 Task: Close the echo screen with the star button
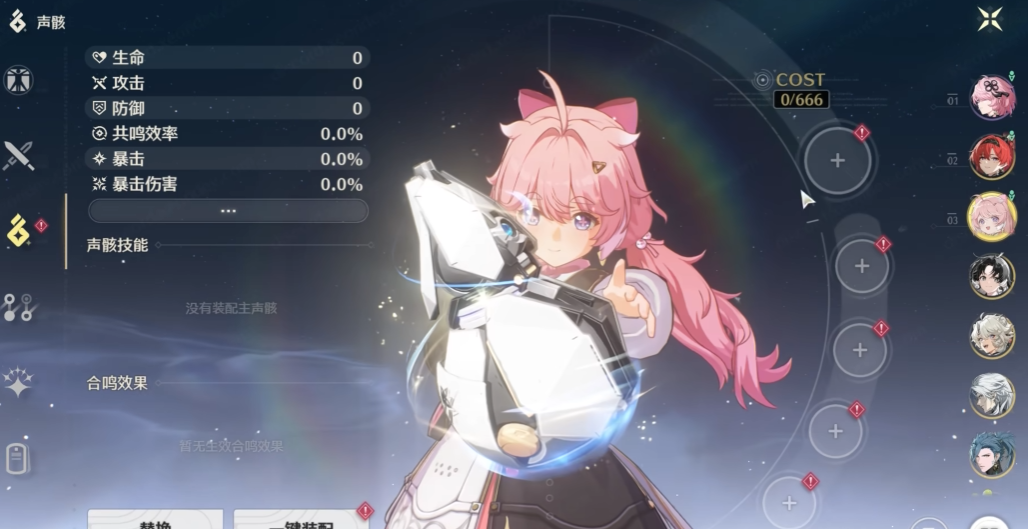(990, 19)
